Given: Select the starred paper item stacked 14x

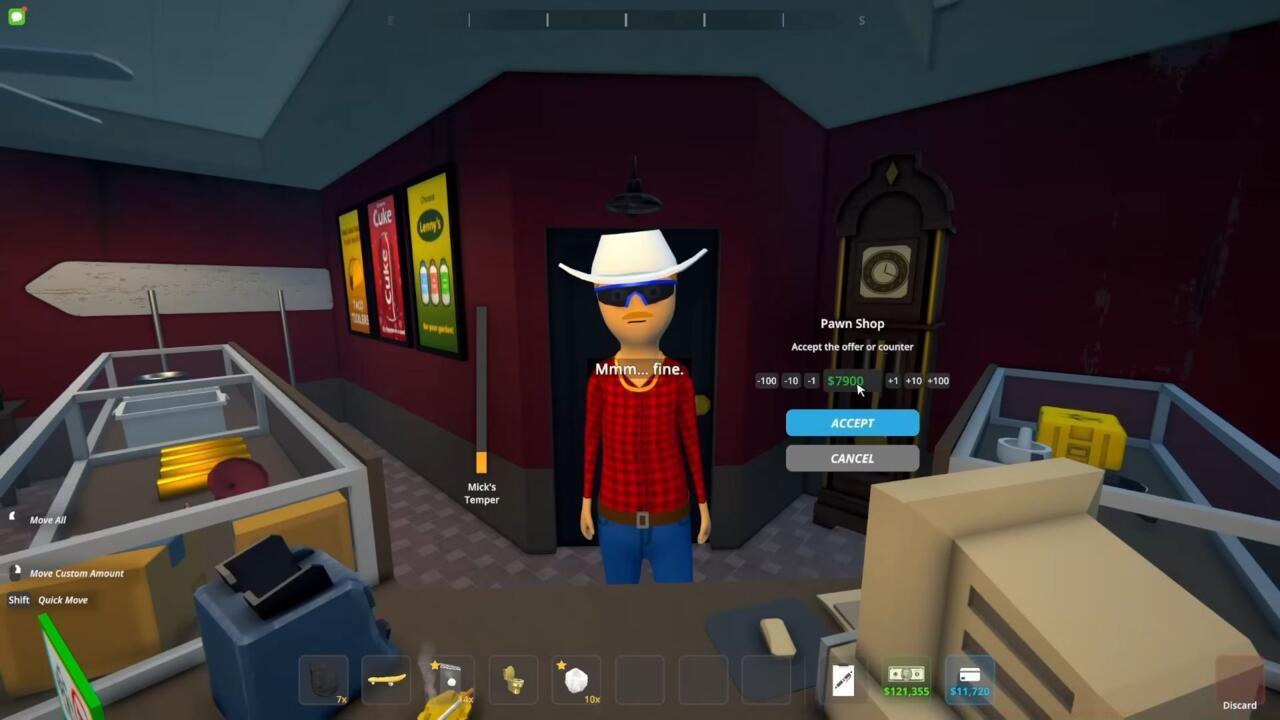Looking at the screenshot, I should pyautogui.click(x=448, y=679).
